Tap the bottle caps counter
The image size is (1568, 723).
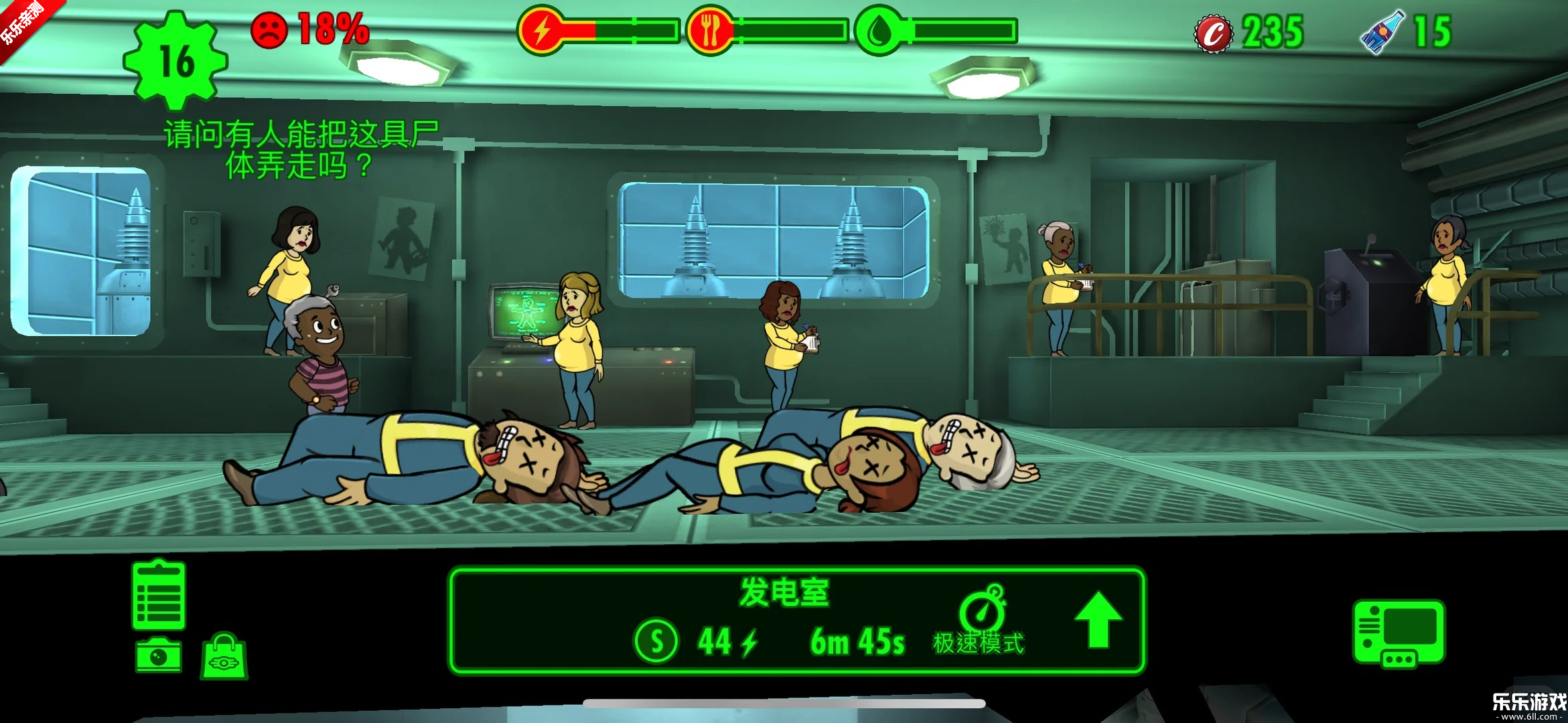pyautogui.click(x=1250, y=32)
